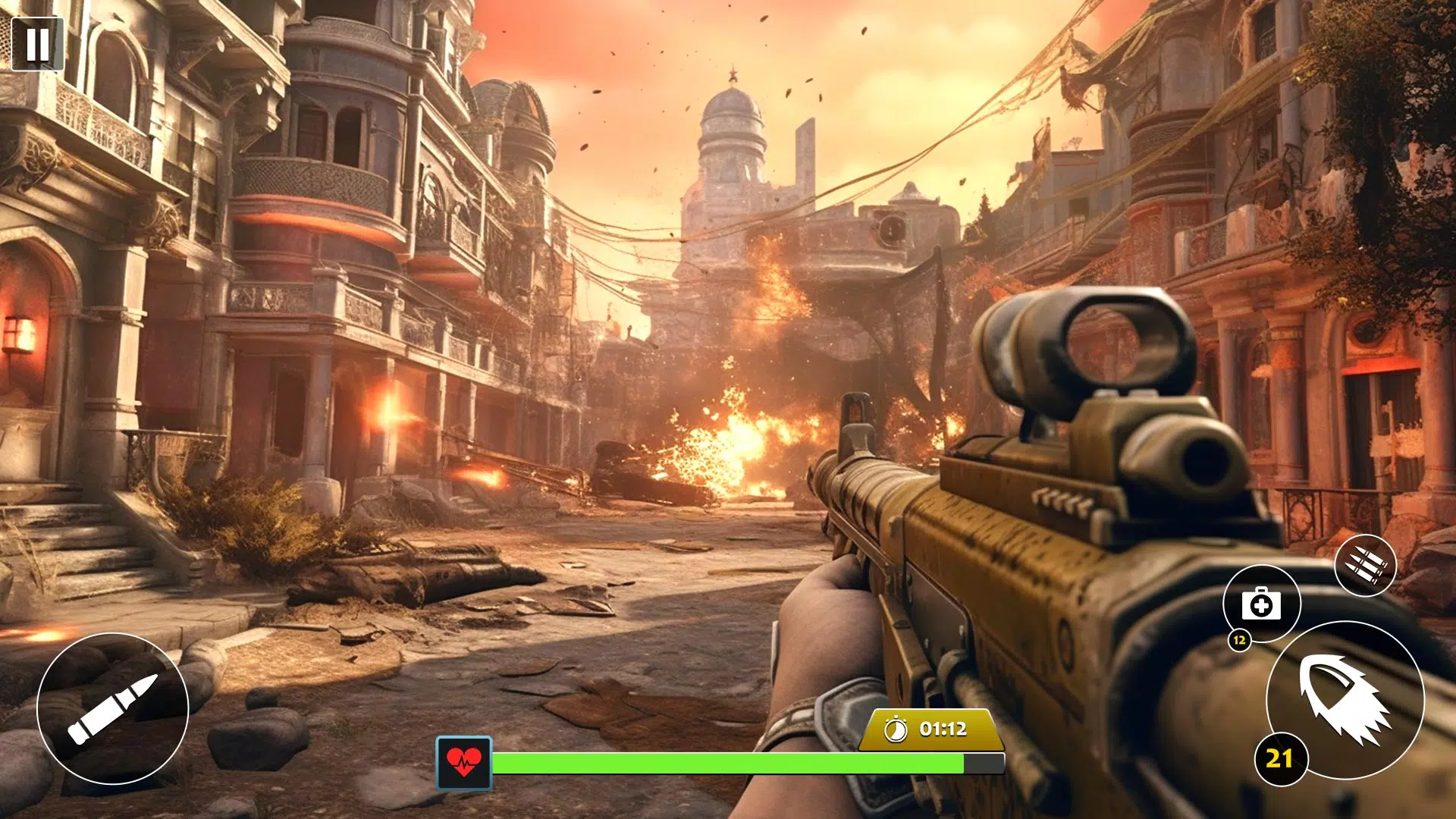Switch ammo using the three-bullets icon
This screenshot has width=1456, height=819.
1365,566
